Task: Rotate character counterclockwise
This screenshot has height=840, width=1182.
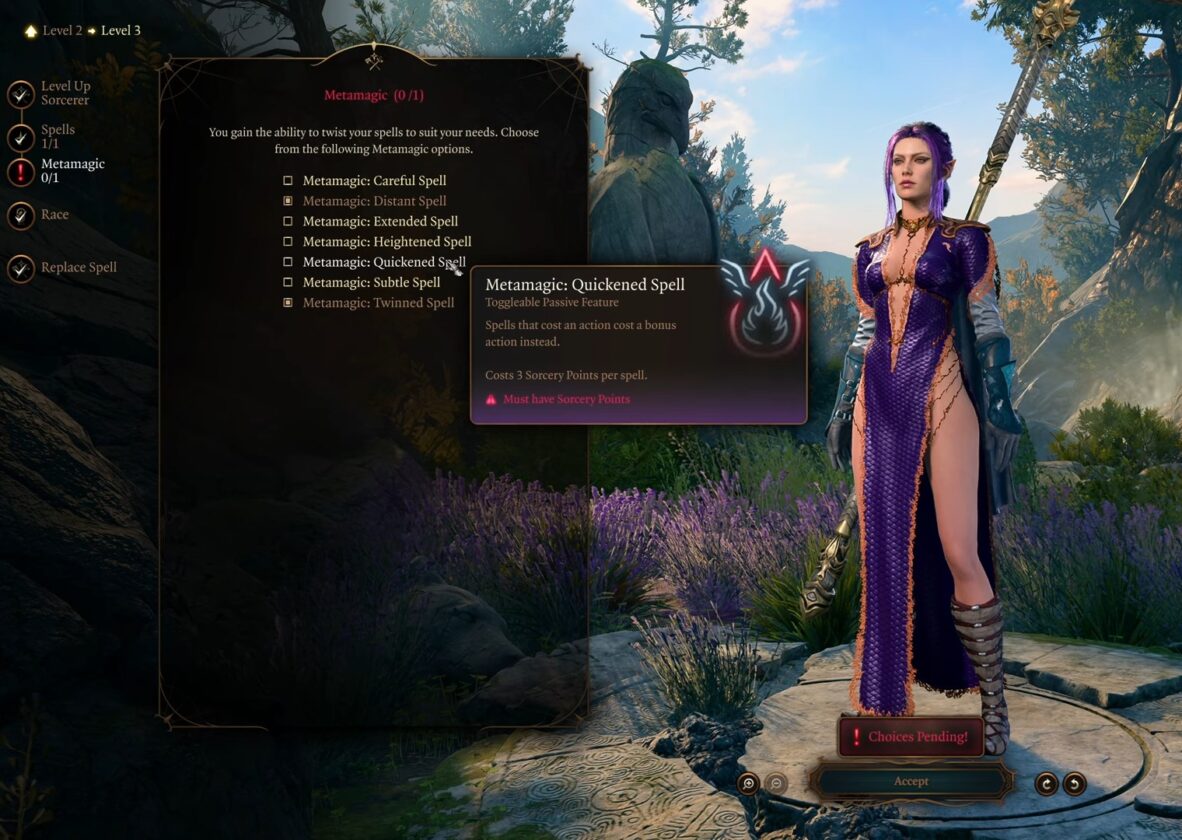Action: [1074, 783]
